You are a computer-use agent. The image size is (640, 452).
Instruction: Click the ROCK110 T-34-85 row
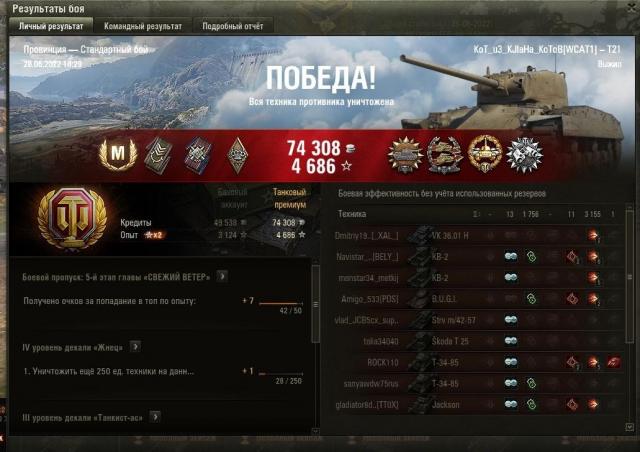(480, 361)
